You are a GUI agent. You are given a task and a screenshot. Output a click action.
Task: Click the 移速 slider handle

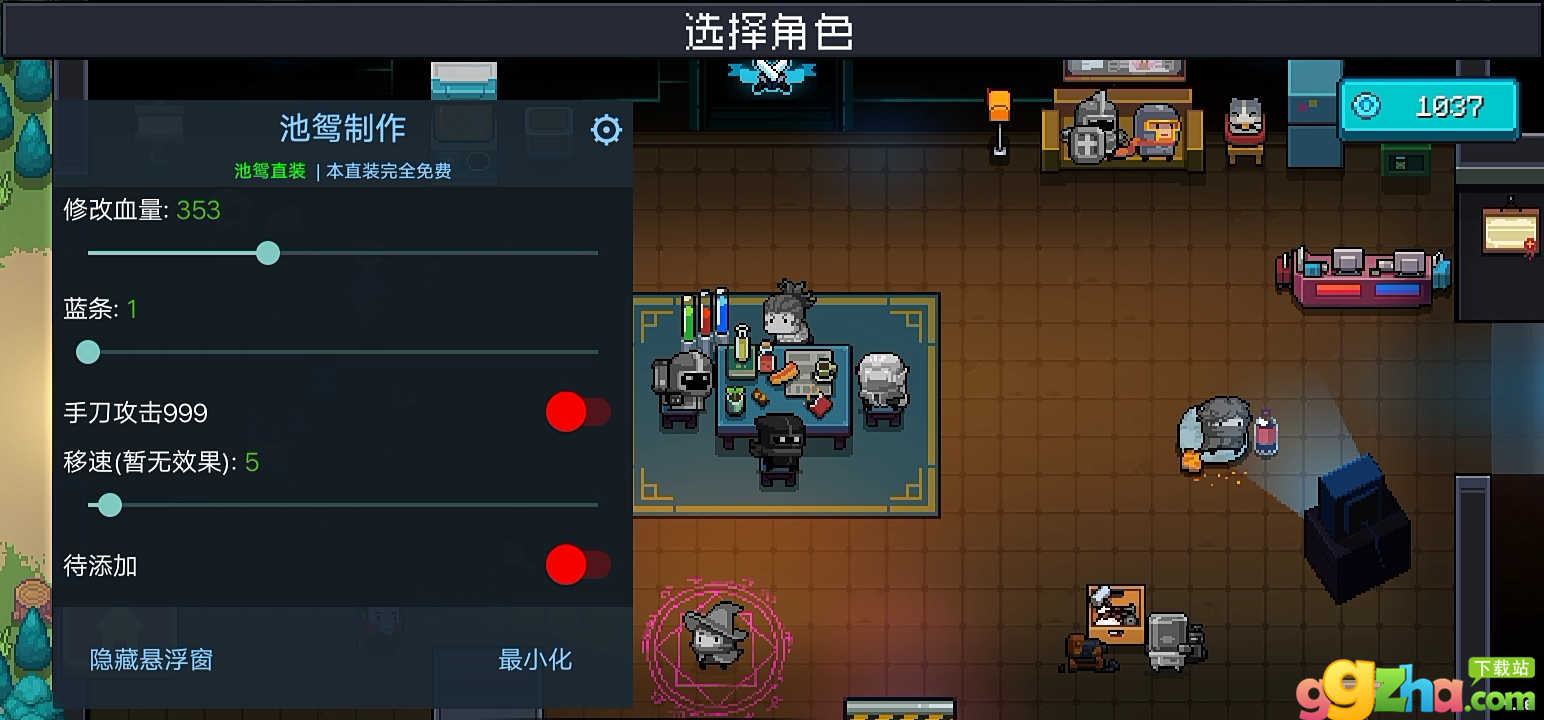click(110, 505)
